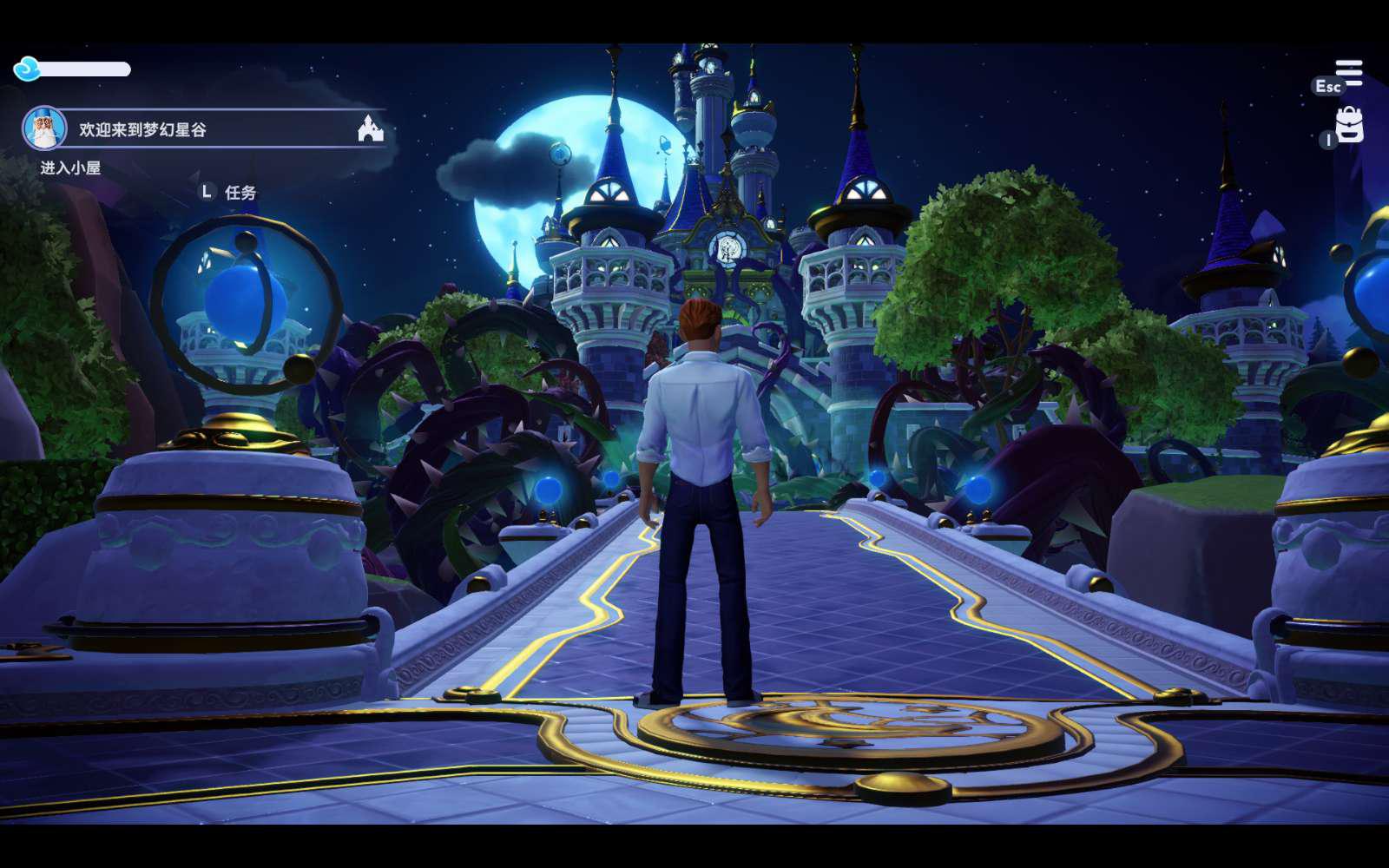Select the 欢迎来到梦幻星谷 quest tracker banner
1389x868 pixels.
[x=208, y=129]
